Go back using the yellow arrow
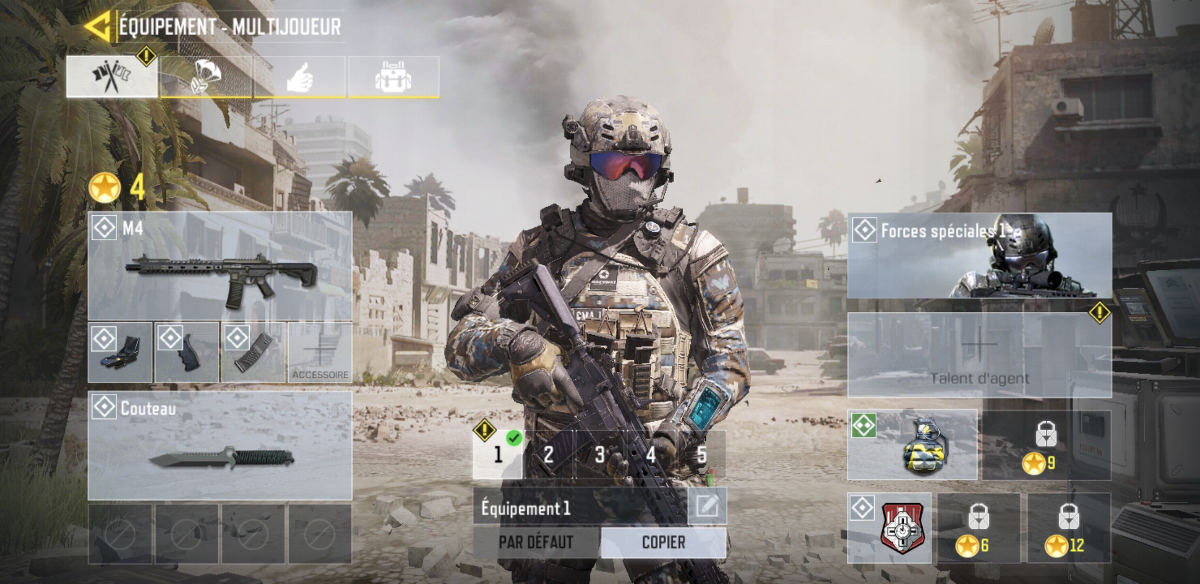Image resolution: width=1200 pixels, height=584 pixels. click(x=97, y=27)
